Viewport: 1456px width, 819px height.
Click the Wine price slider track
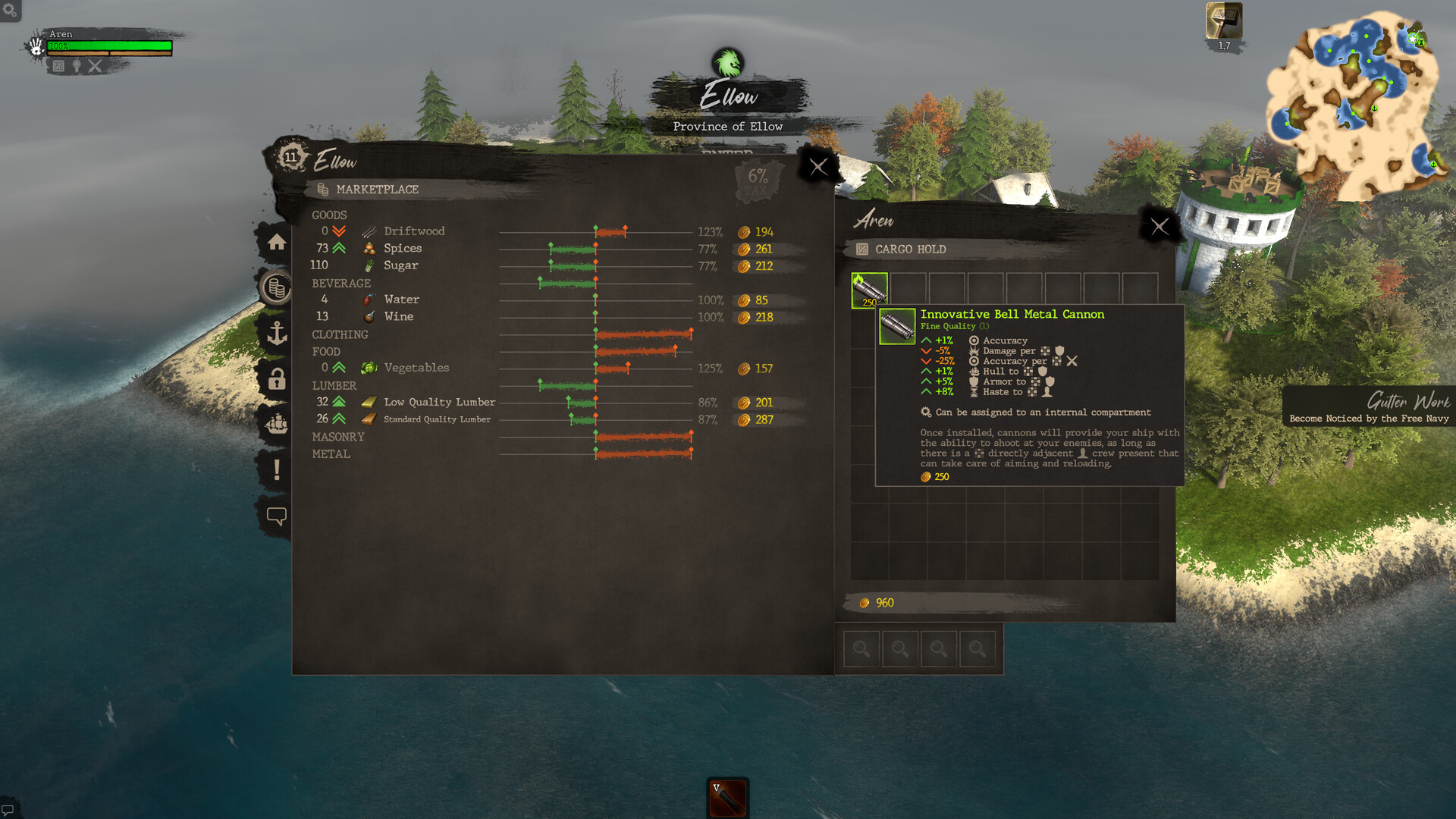tap(595, 317)
